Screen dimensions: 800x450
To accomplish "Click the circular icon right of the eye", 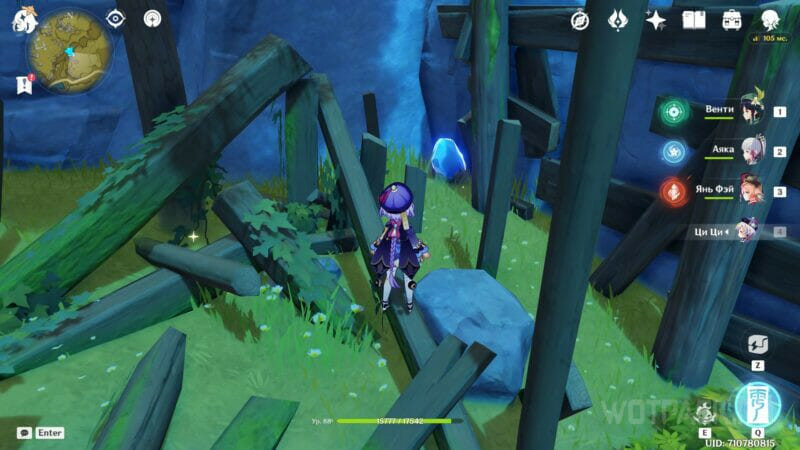I will coord(152,18).
